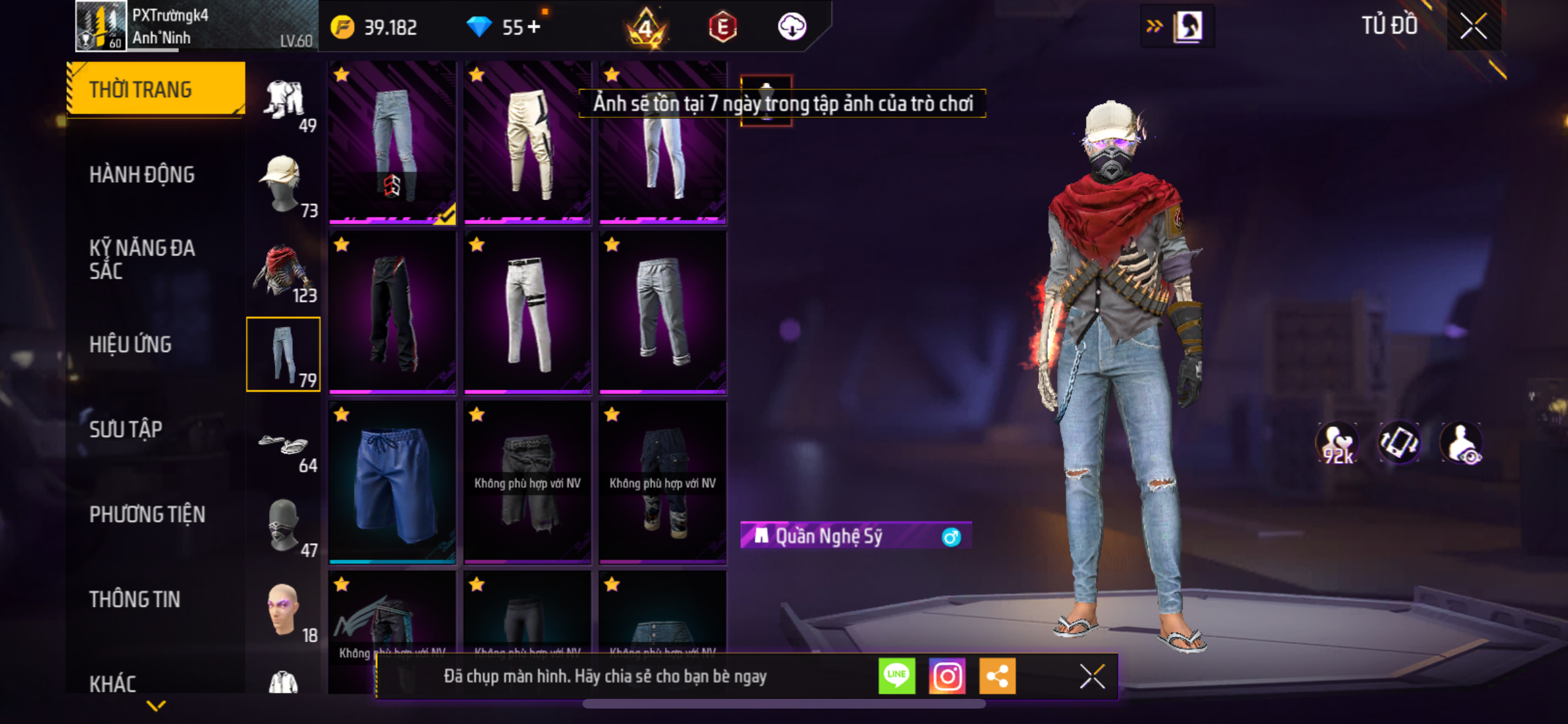
Task: Open the Hiệu Ứng effects tab
Action: [x=131, y=344]
